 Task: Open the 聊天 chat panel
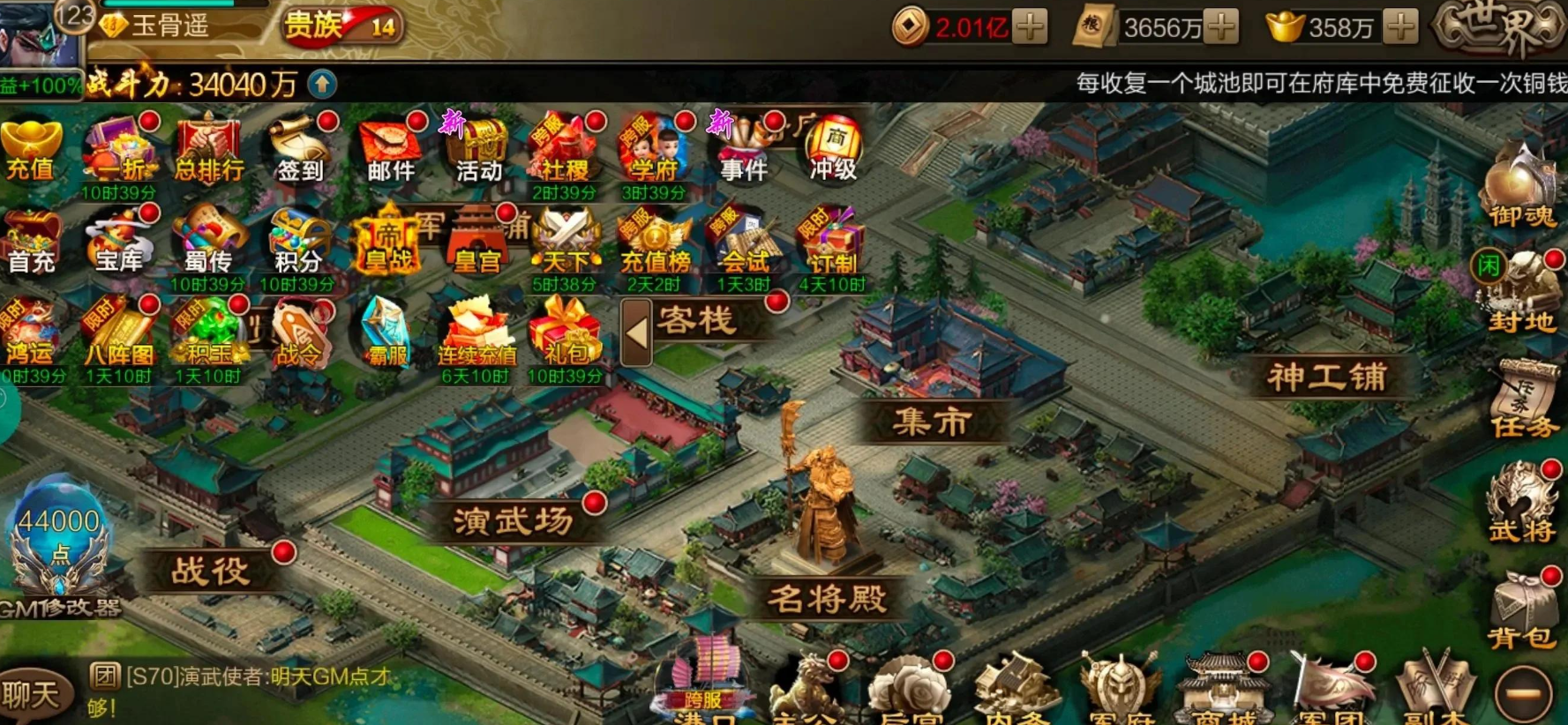[34, 695]
